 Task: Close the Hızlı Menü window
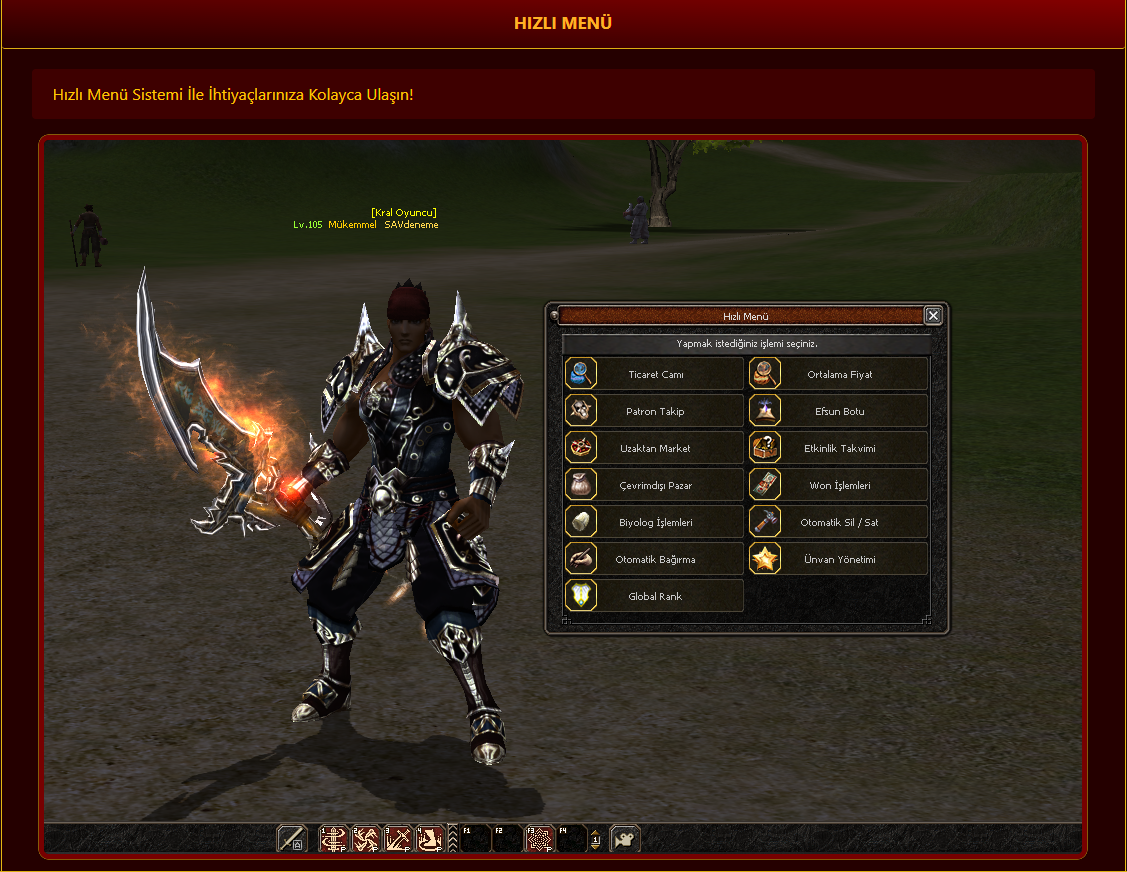pyautogui.click(x=933, y=316)
